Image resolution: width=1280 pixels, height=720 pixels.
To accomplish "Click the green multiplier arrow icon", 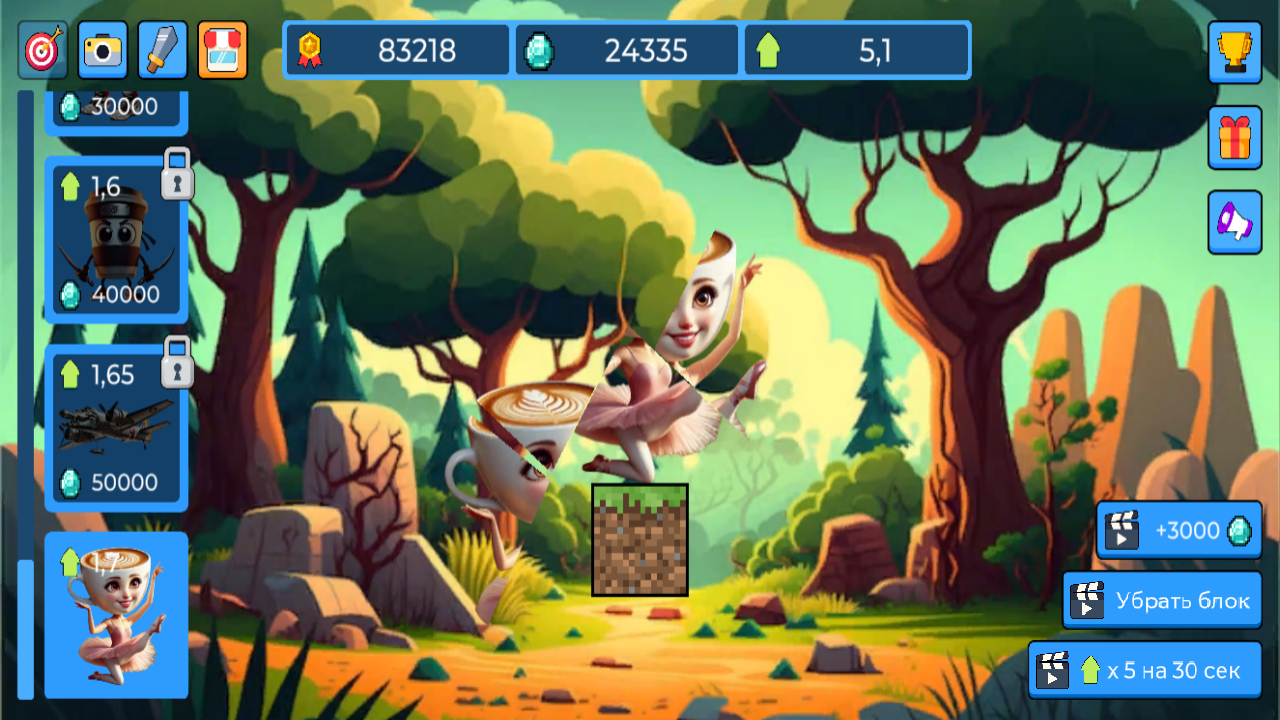I will pos(769,50).
